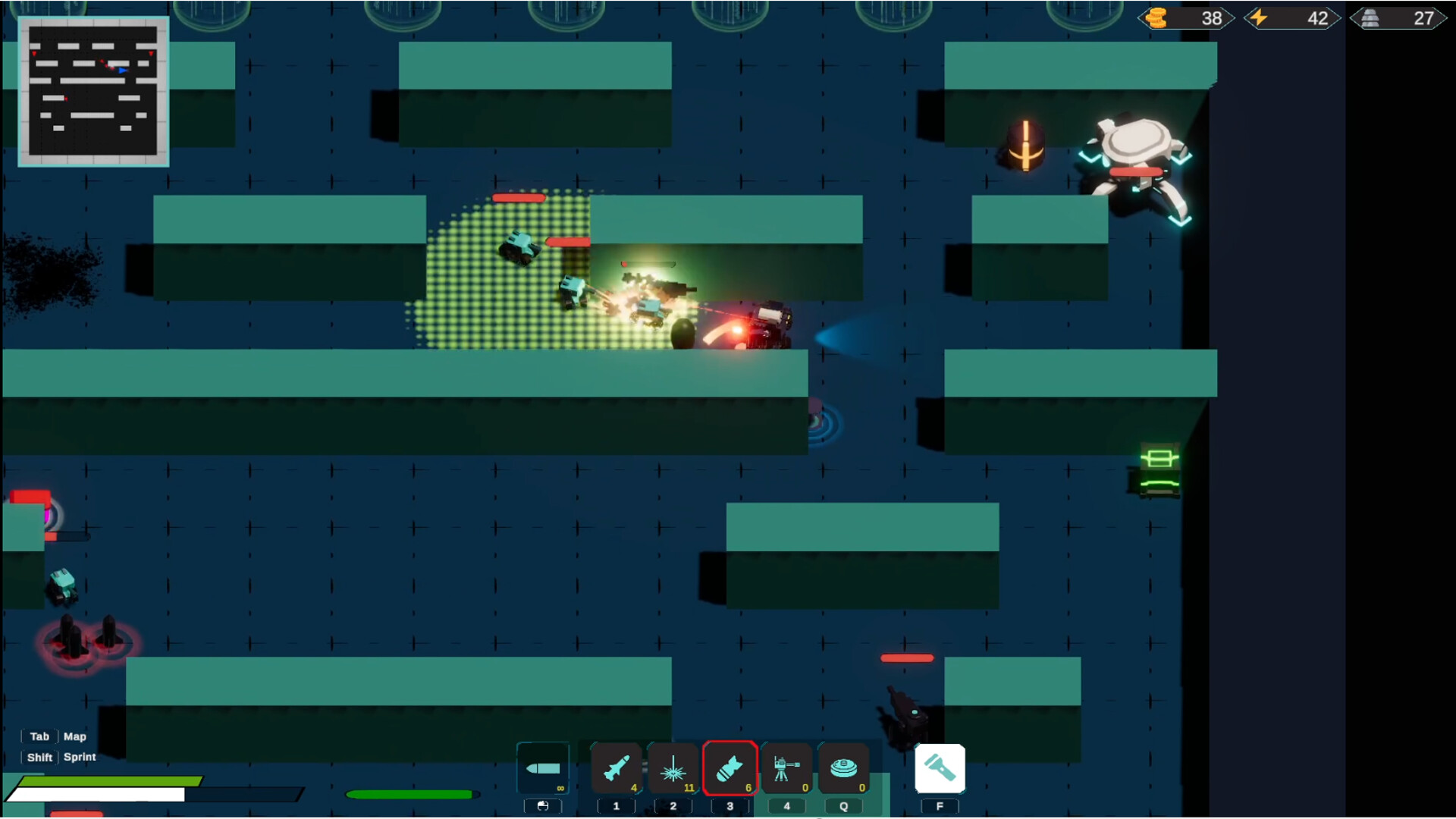This screenshot has height=819, width=1456.
Task: Click the infinite bullet ammo icon
Action: pyautogui.click(x=543, y=767)
